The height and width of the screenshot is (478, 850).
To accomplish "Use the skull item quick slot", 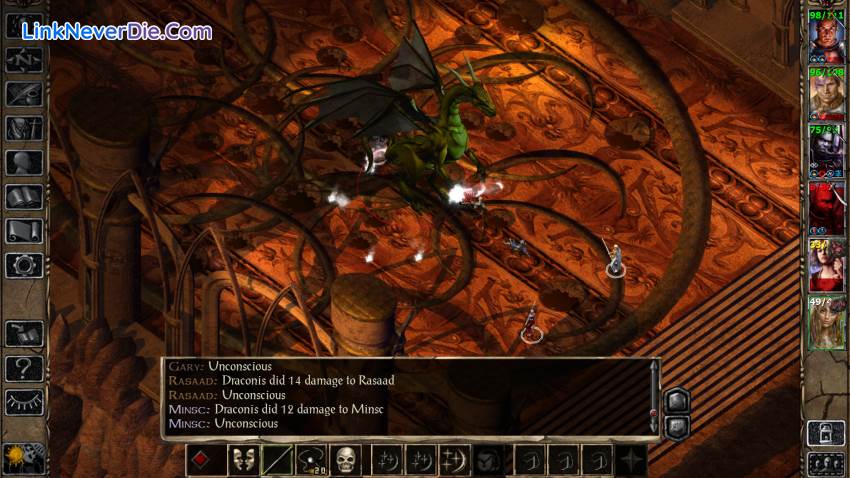I will pos(346,460).
